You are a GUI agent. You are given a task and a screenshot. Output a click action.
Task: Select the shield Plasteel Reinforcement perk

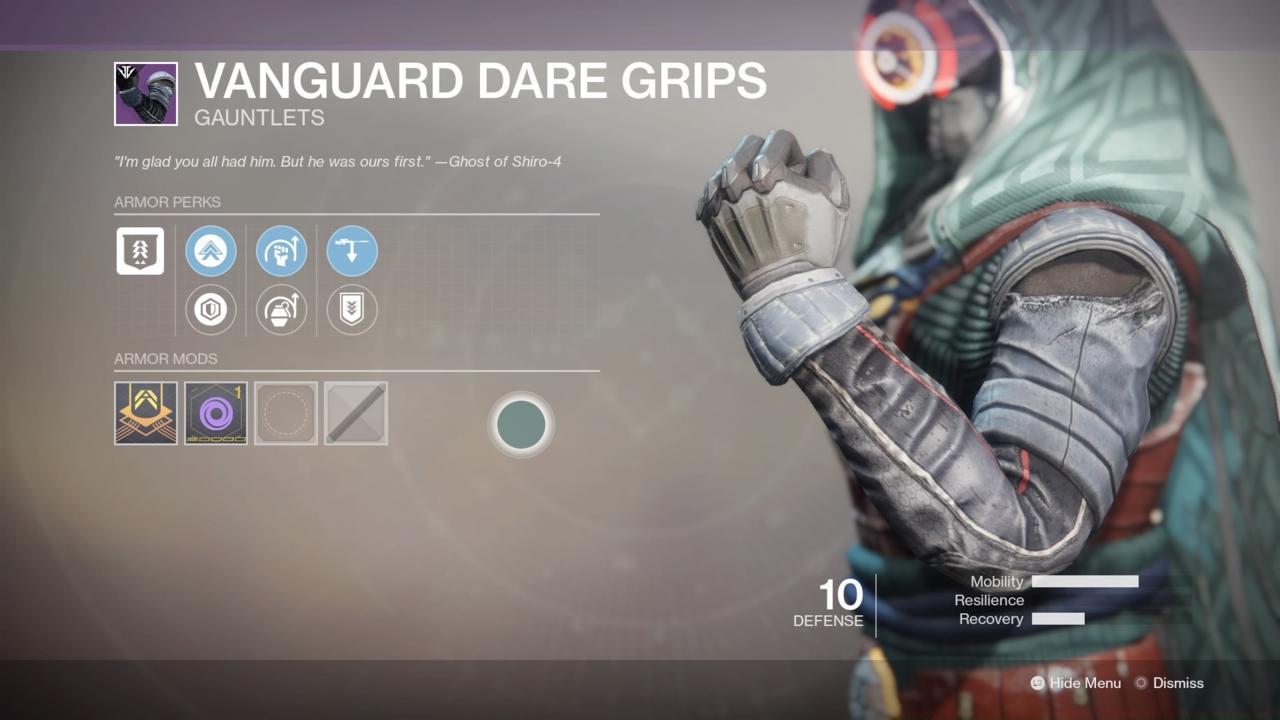coord(211,310)
